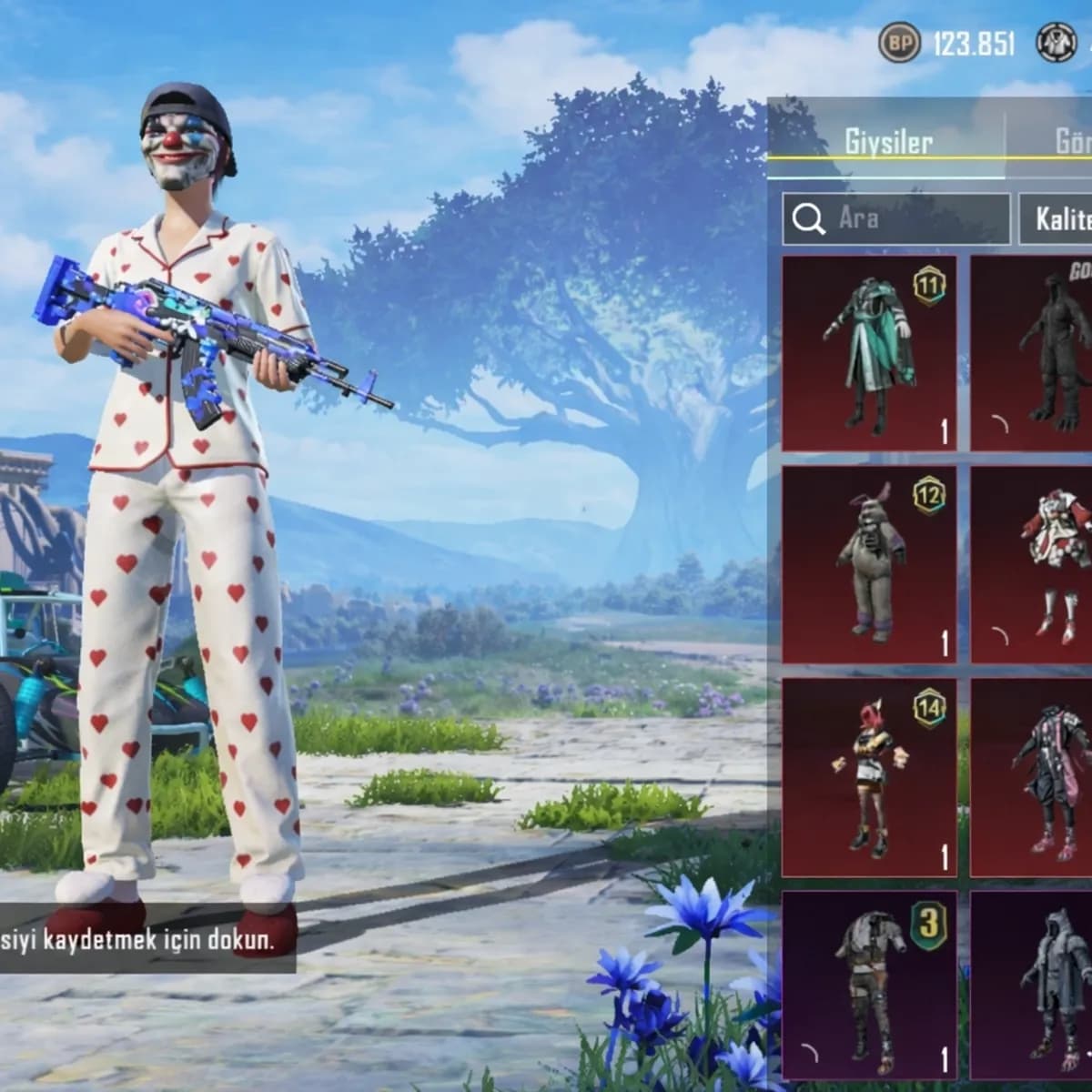Click the Ara search field
The width and height of the screenshot is (1092, 1092).
click(896, 218)
